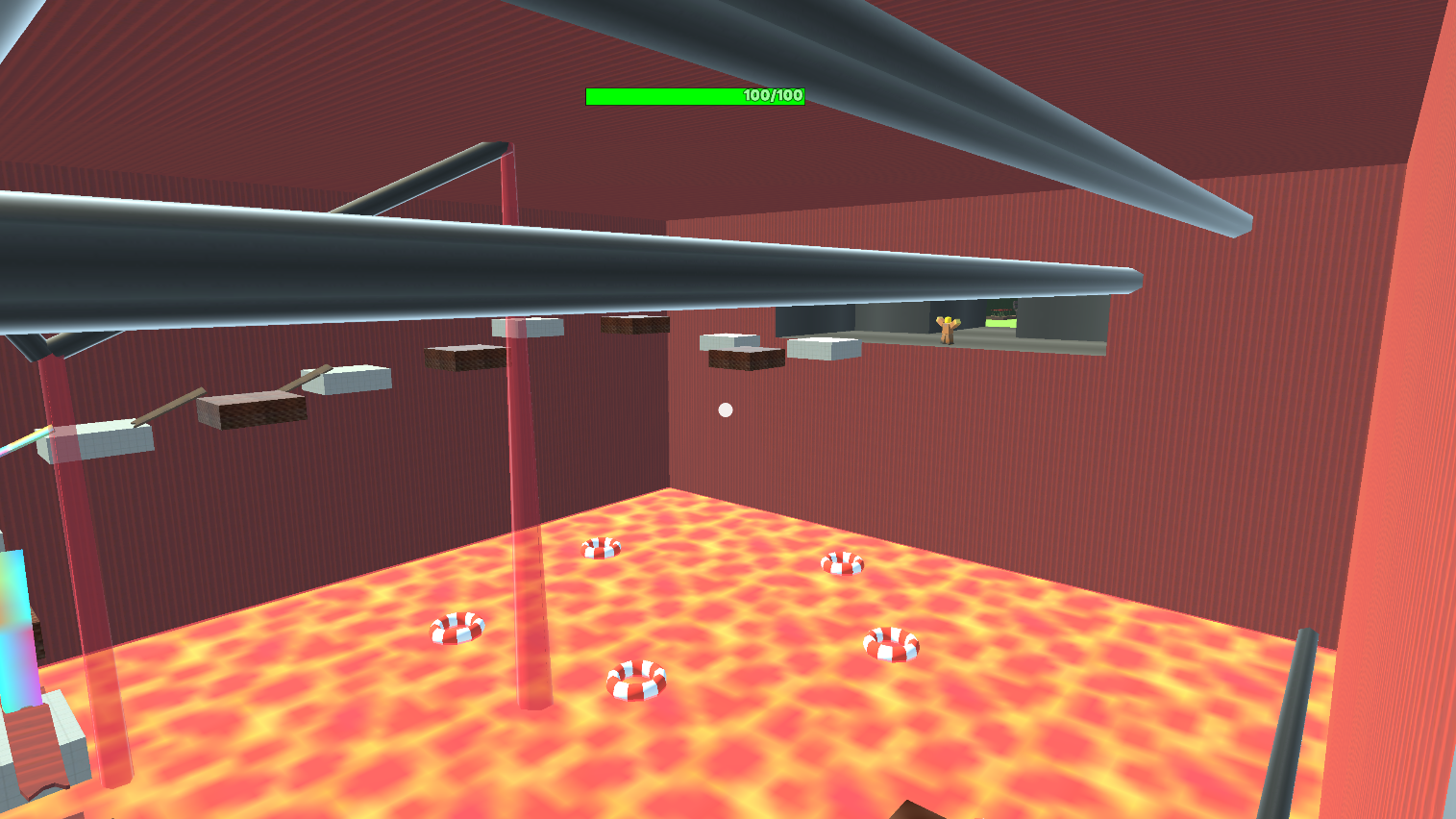Select the topmost lifebuoy near the center pillar
The image size is (1456, 819).
[601, 550]
